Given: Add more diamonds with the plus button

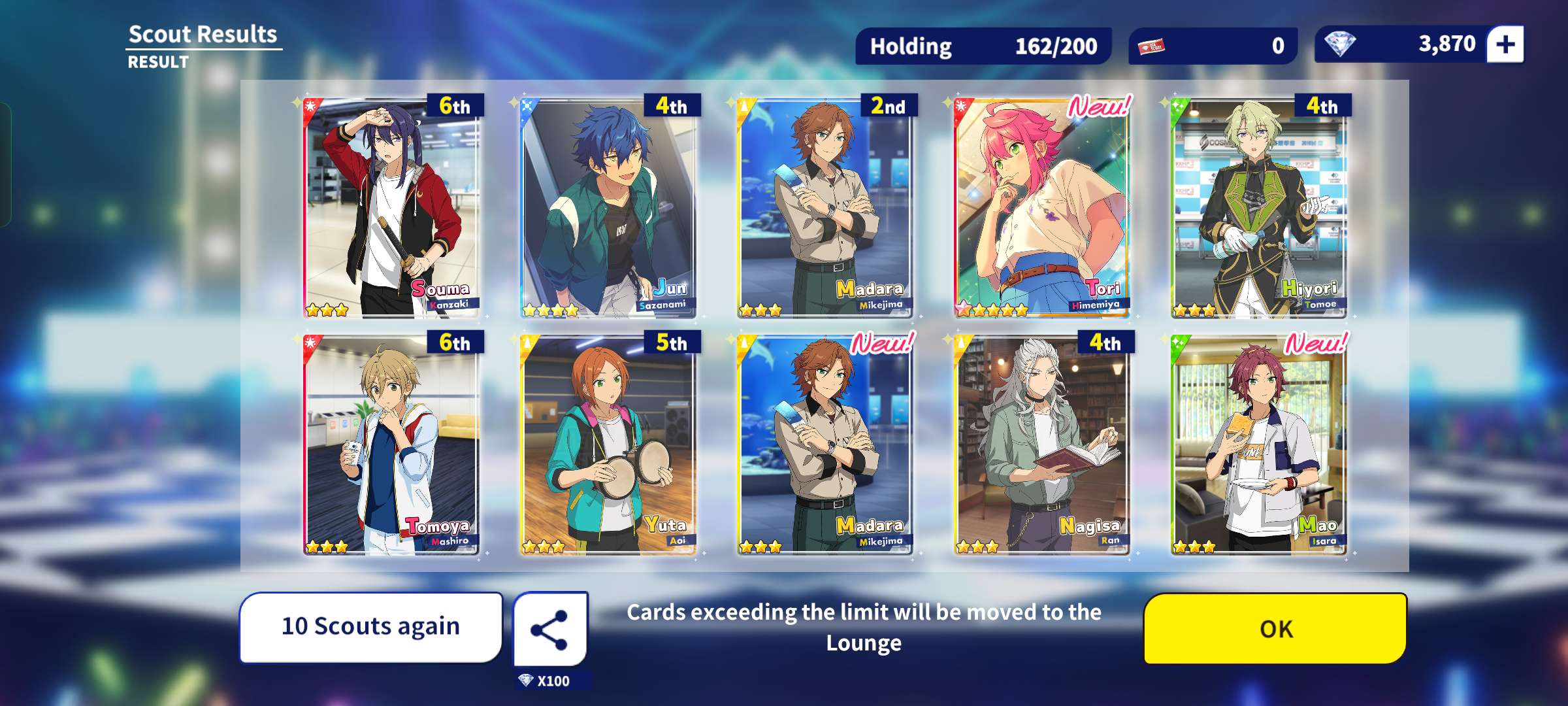Looking at the screenshot, I should tap(1505, 44).
